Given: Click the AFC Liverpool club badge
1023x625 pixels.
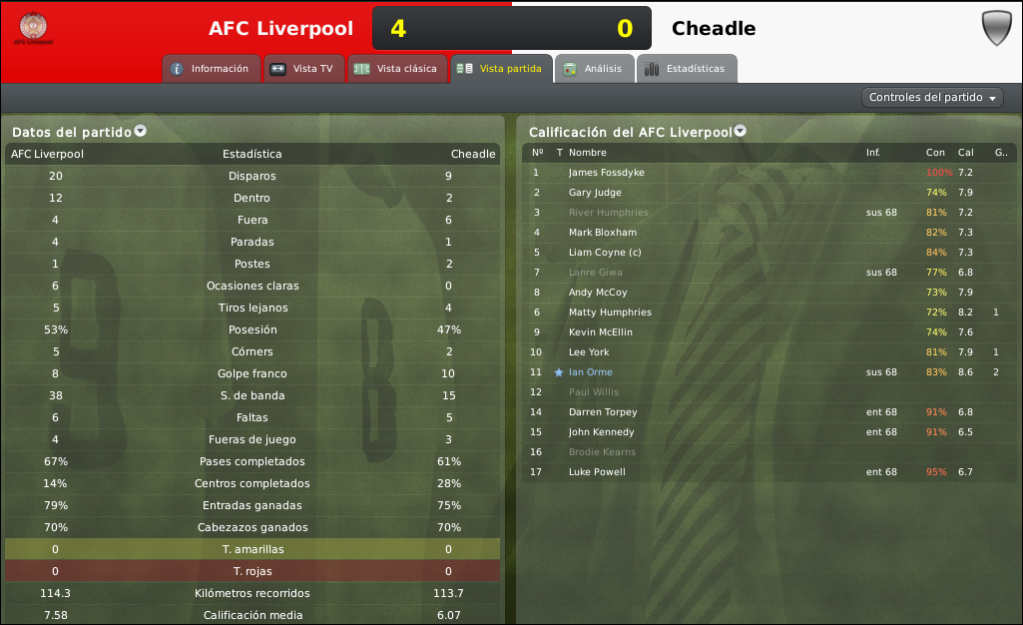Looking at the screenshot, I should click(34, 28).
